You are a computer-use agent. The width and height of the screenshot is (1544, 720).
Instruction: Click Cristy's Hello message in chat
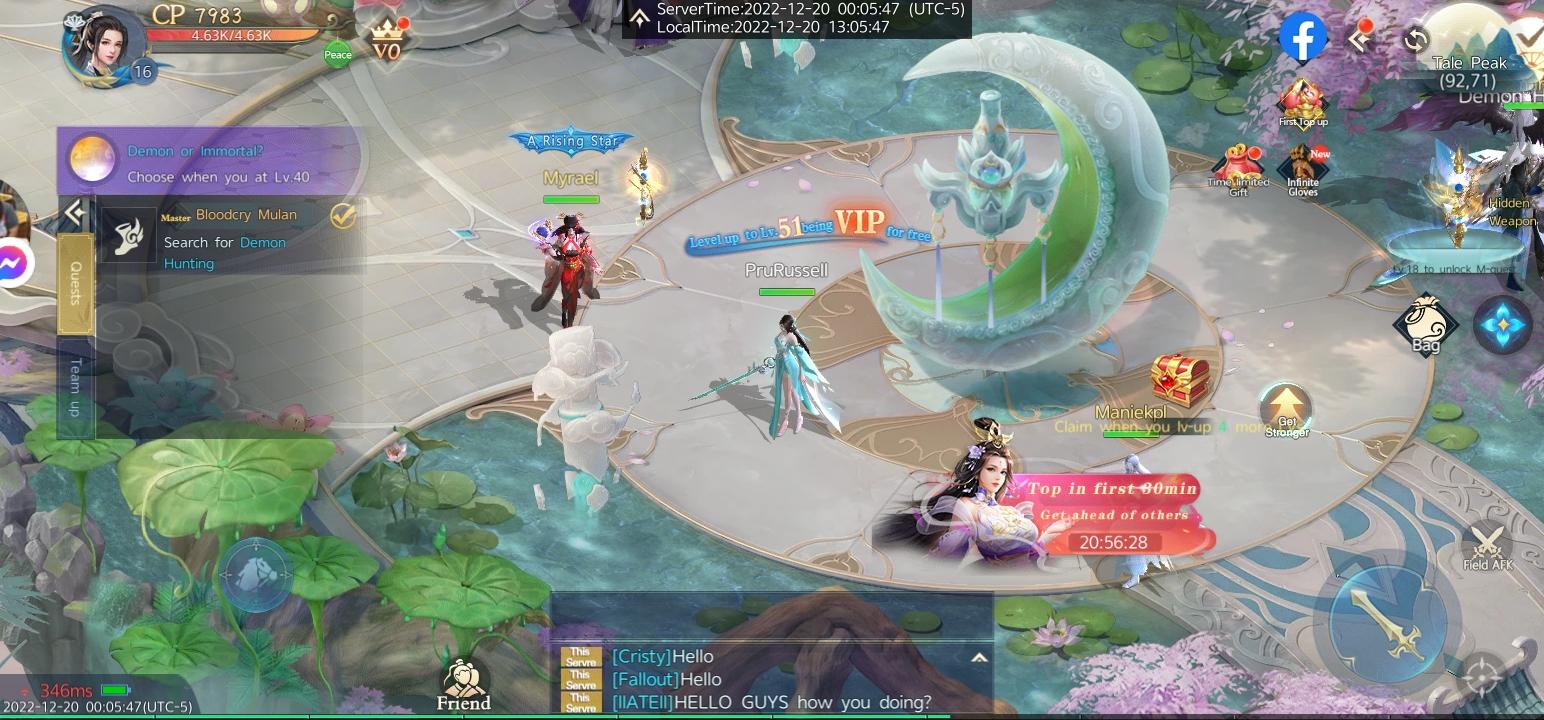coord(663,657)
